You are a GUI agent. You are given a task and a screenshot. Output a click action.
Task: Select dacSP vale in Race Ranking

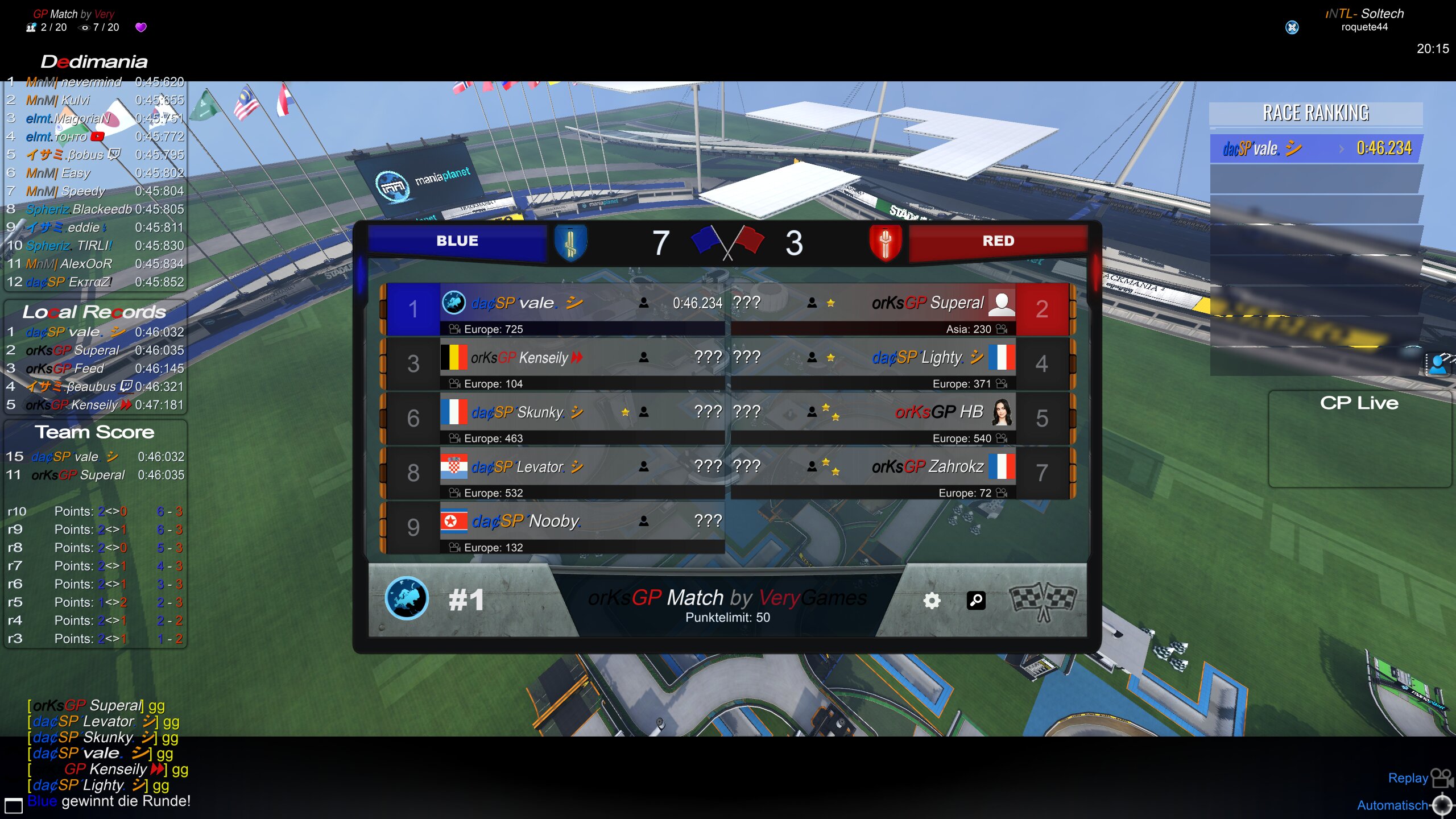coord(1316,148)
